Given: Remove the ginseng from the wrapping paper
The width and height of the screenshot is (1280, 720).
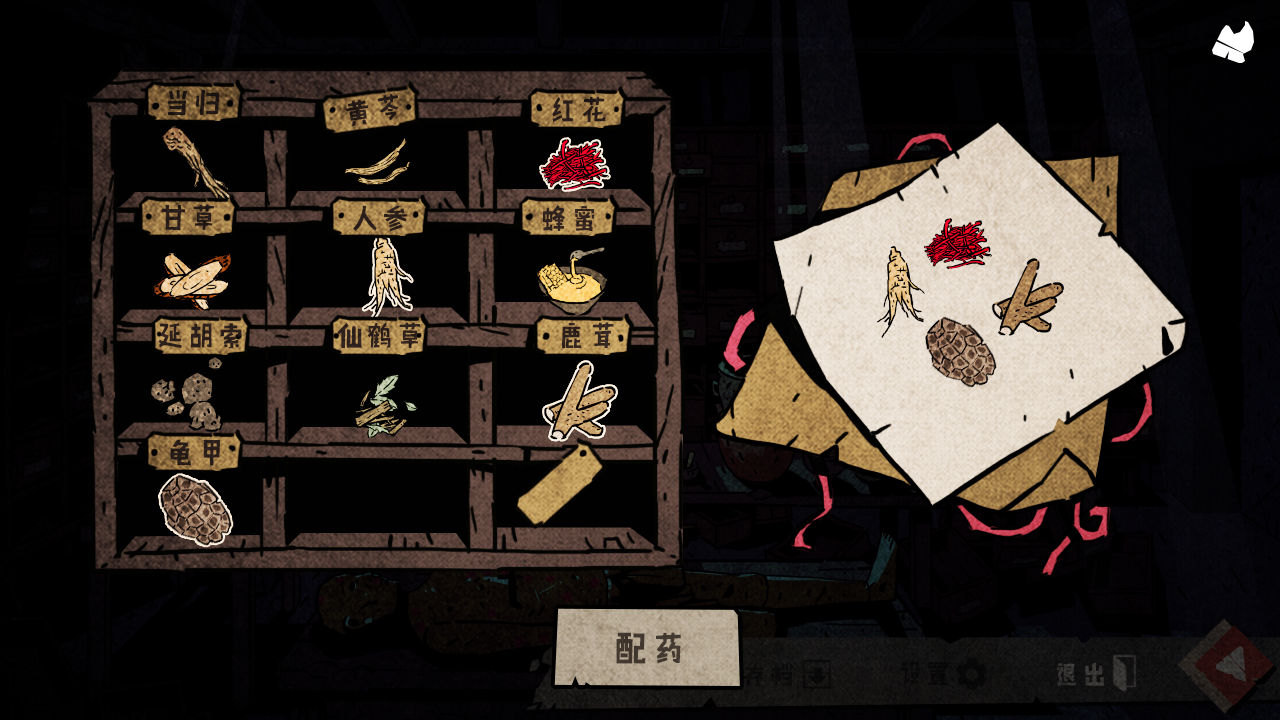Looking at the screenshot, I should pyautogui.click(x=899, y=289).
